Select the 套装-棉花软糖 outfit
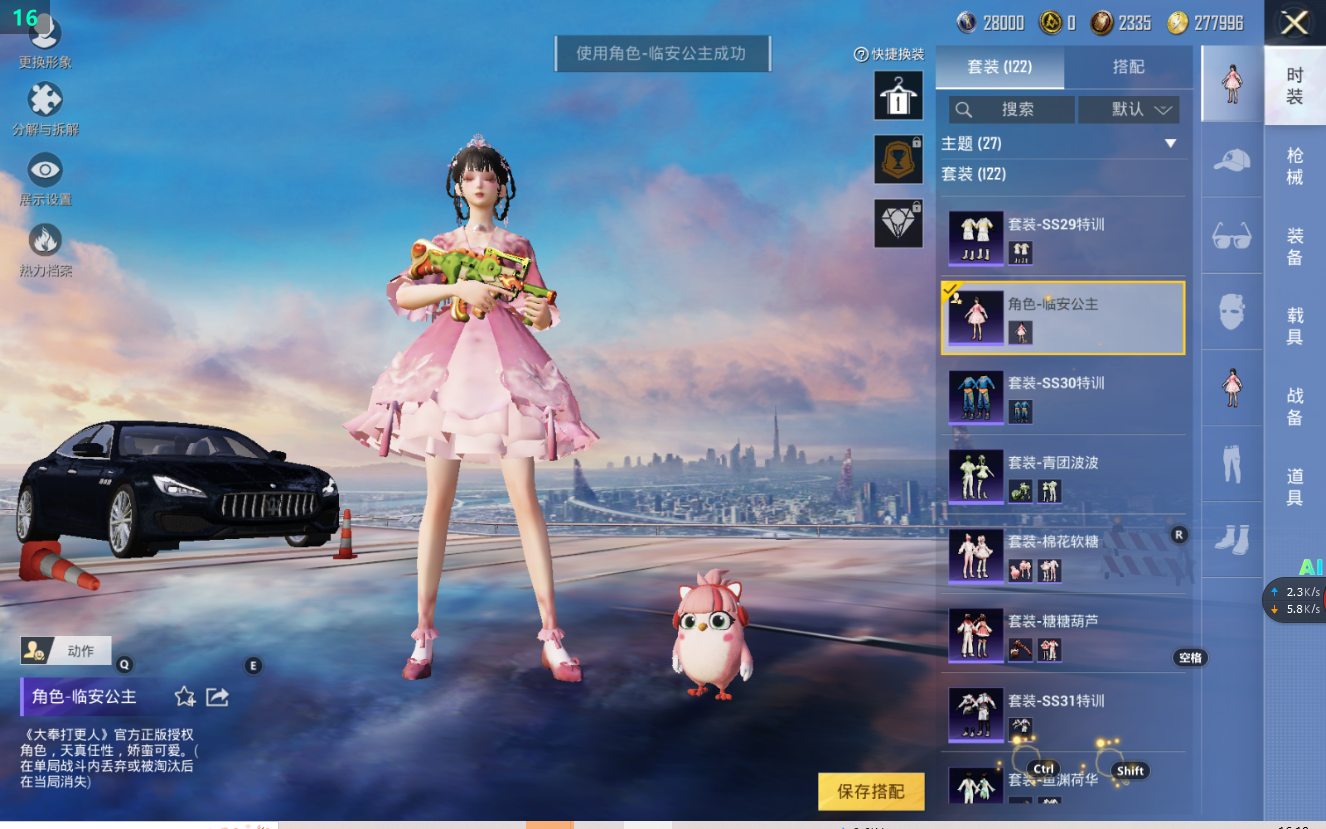 pyautogui.click(x=1063, y=555)
